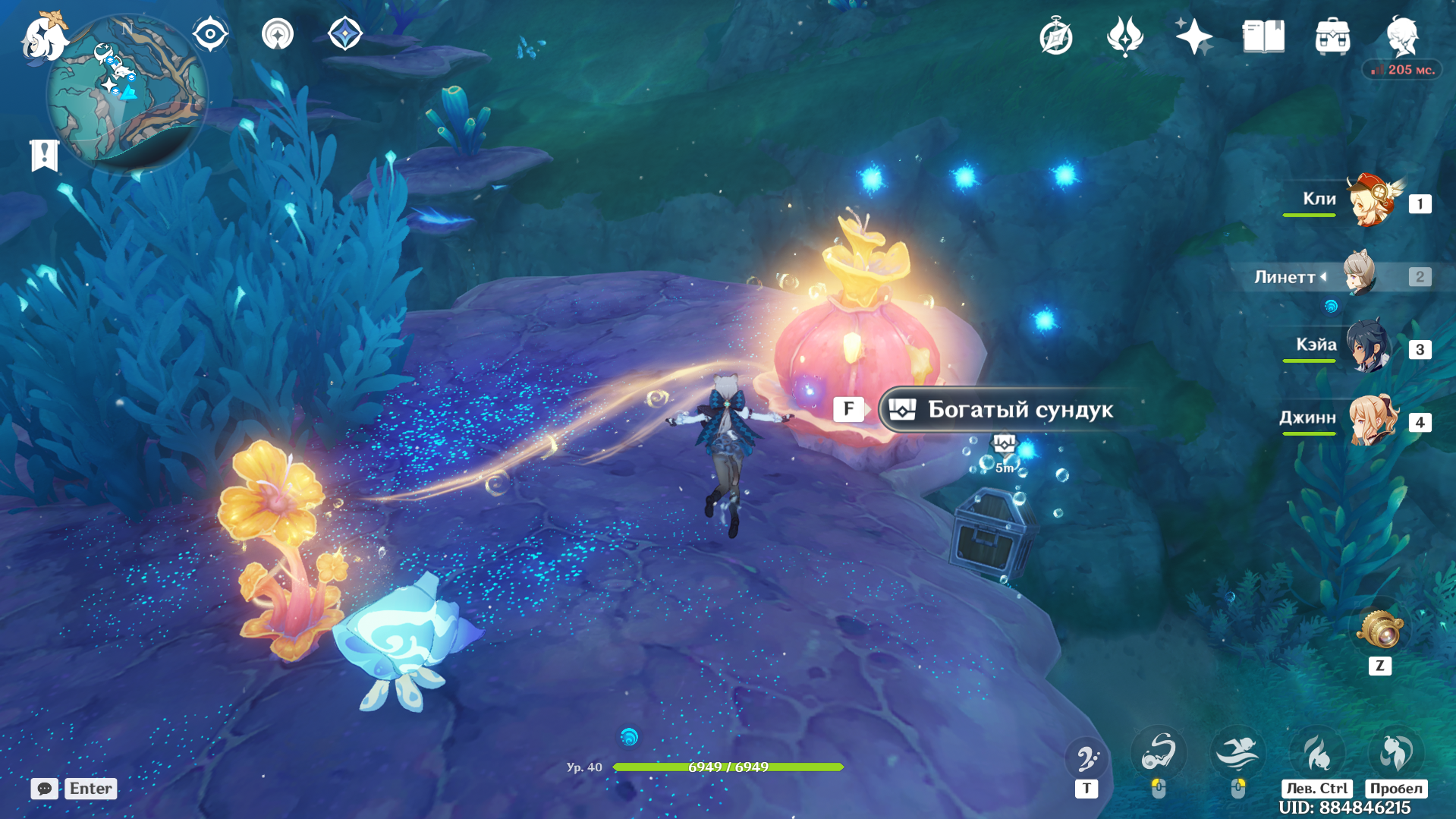The image size is (1456, 819).
Task: Open the circular minimap
Action: click(127, 93)
